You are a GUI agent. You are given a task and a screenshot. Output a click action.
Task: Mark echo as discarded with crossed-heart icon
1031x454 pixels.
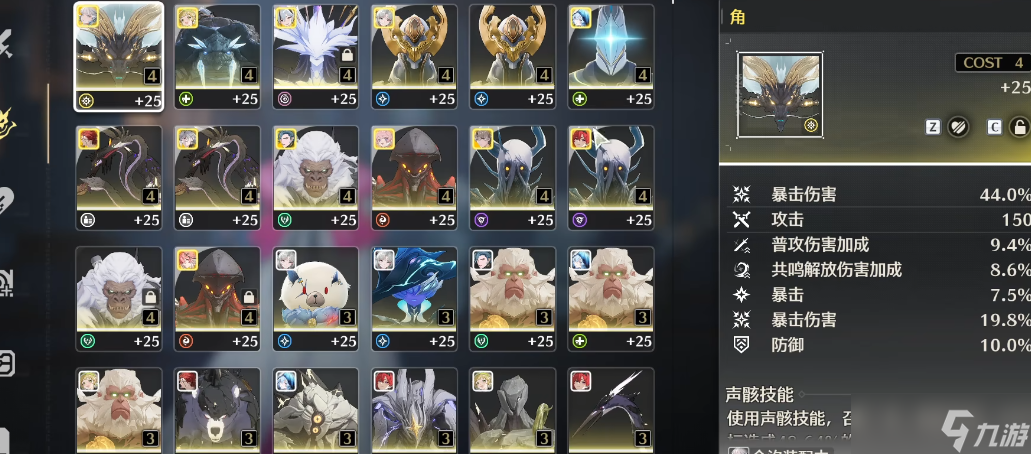pos(958,127)
